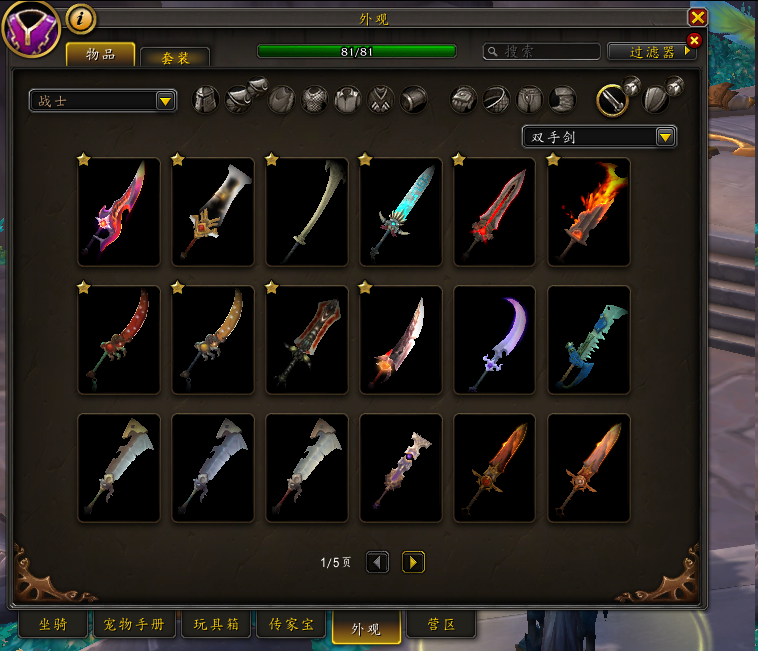Open the 玩具箱 toy box tab
The width and height of the screenshot is (758, 651).
pyautogui.click(x=216, y=625)
